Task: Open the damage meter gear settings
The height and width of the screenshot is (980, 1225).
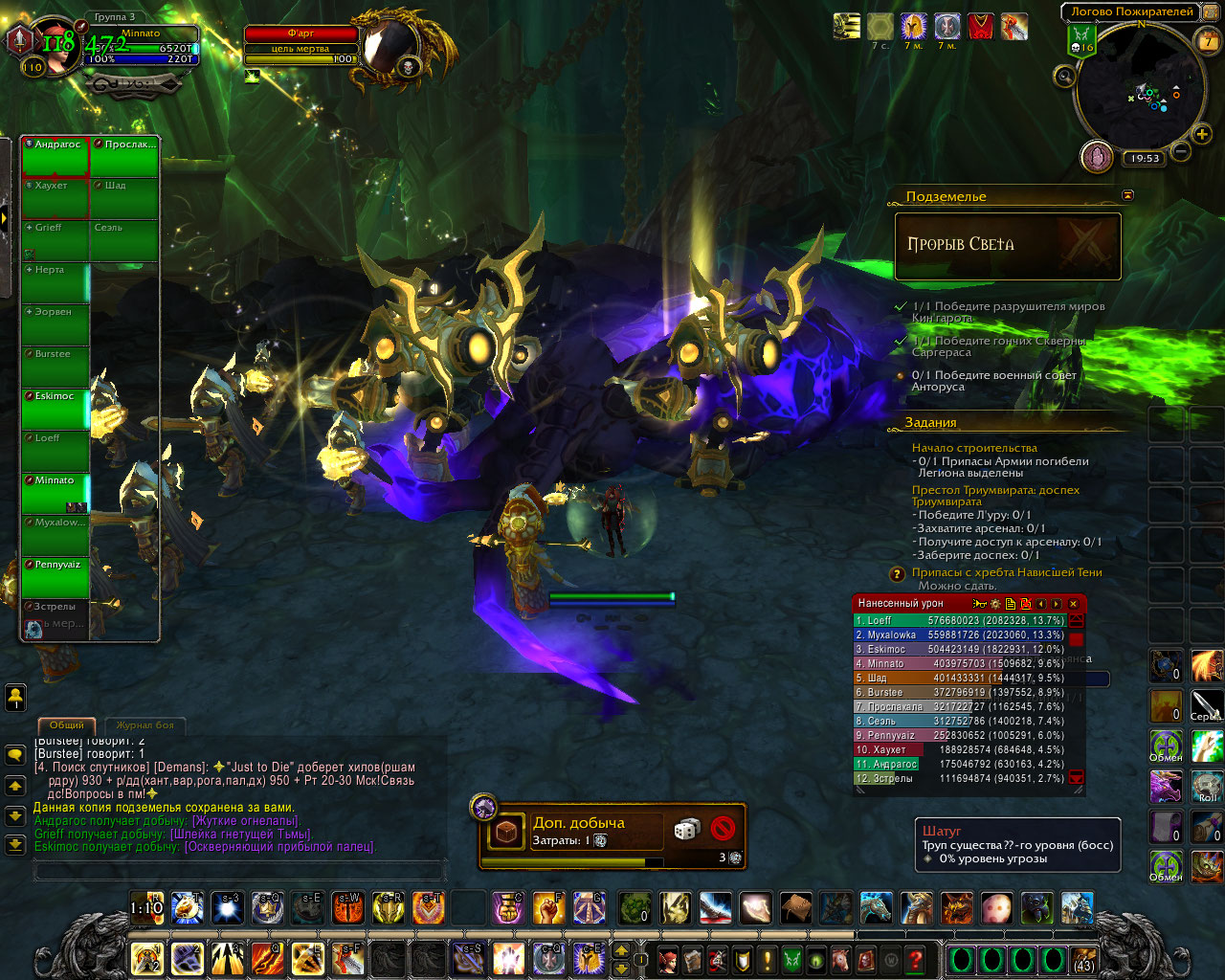Action: [995, 604]
